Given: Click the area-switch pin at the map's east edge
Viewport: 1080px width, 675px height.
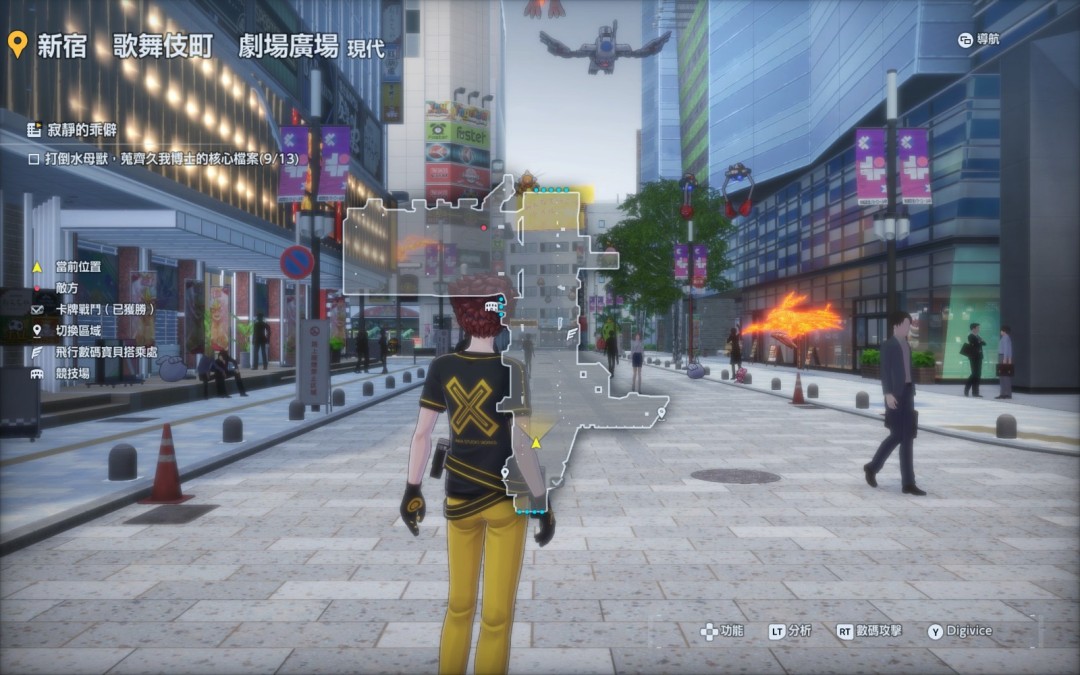Looking at the screenshot, I should point(662,412).
